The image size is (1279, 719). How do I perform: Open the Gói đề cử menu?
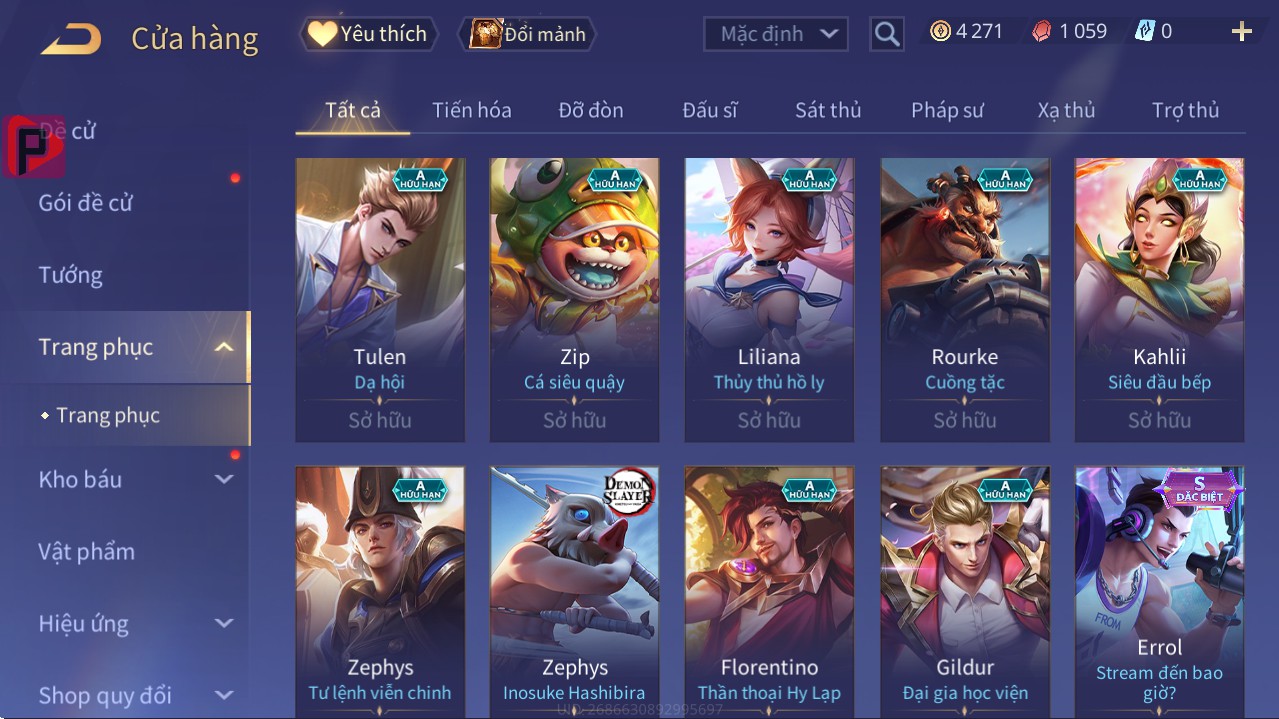coord(86,203)
